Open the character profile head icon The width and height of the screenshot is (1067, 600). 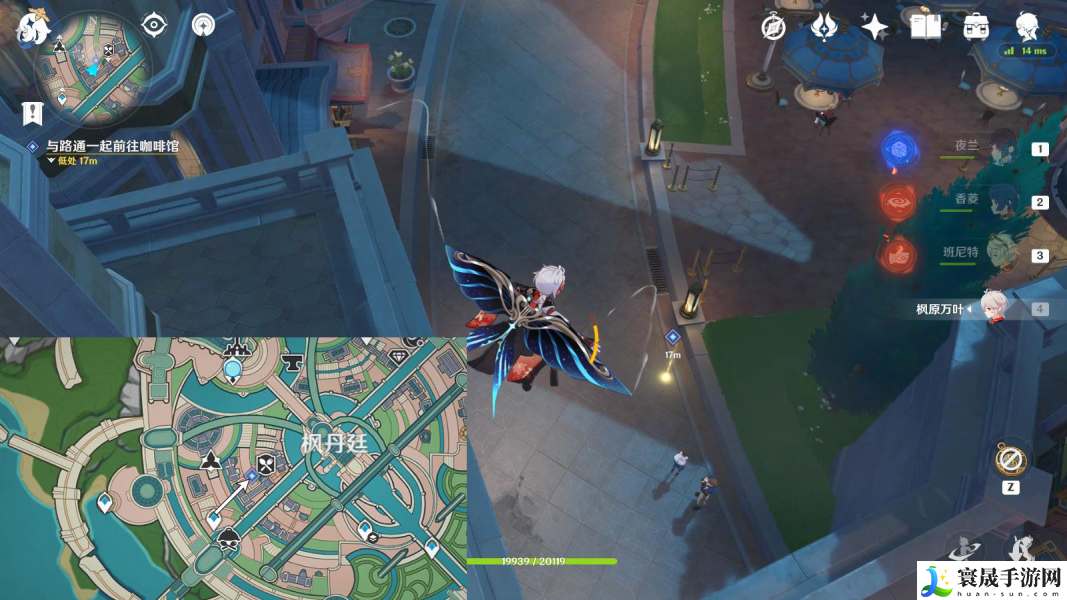click(x=1026, y=25)
